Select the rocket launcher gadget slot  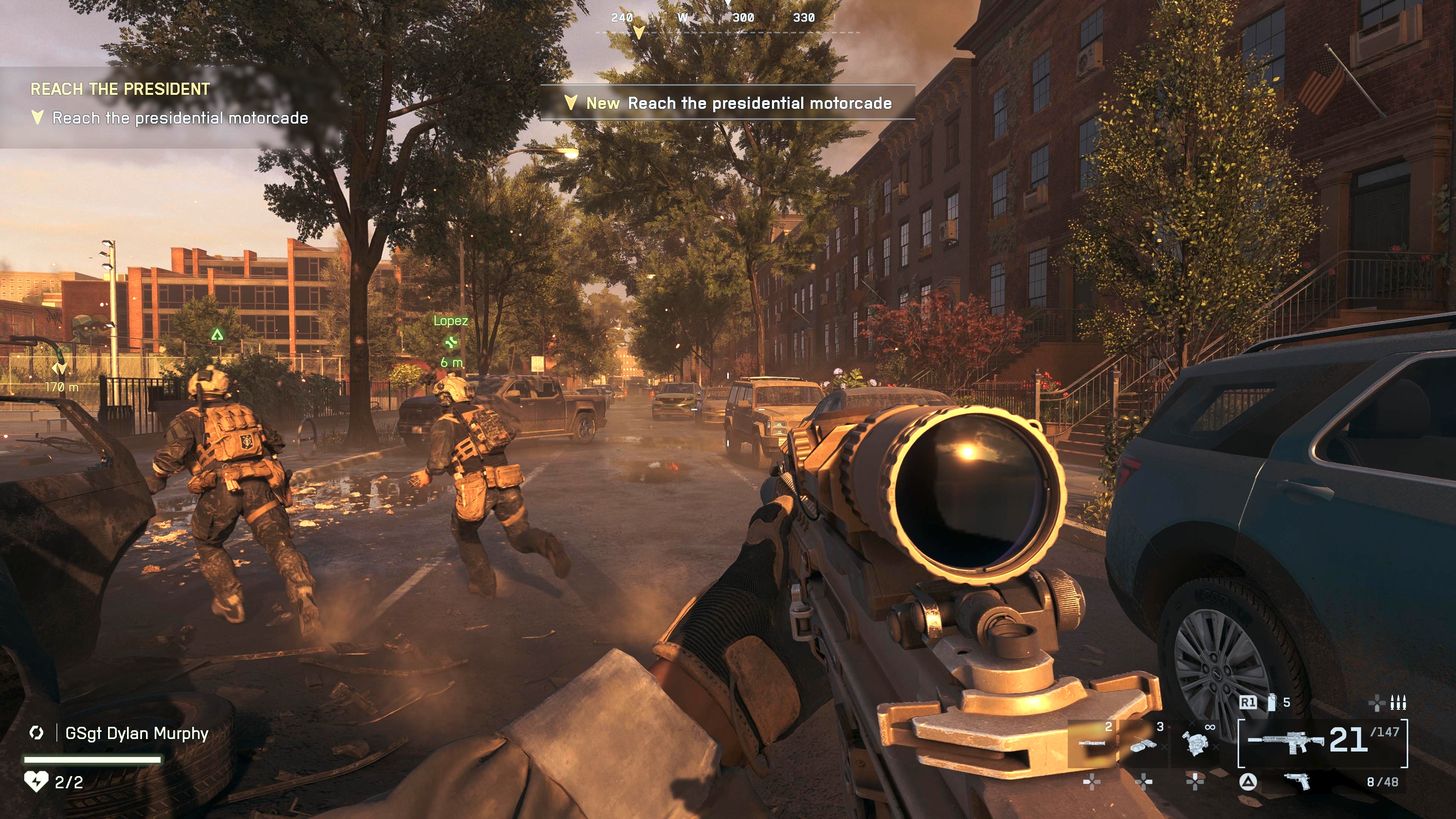[x=1092, y=744]
